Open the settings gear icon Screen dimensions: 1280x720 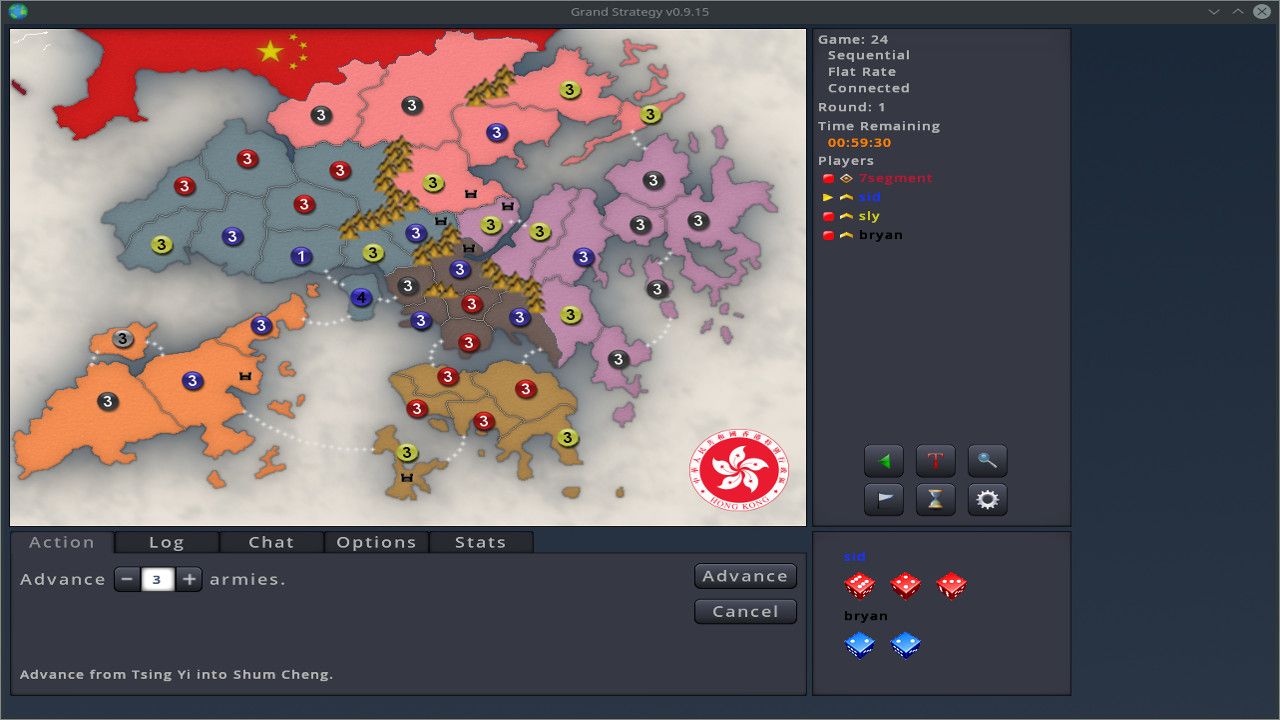click(987, 499)
